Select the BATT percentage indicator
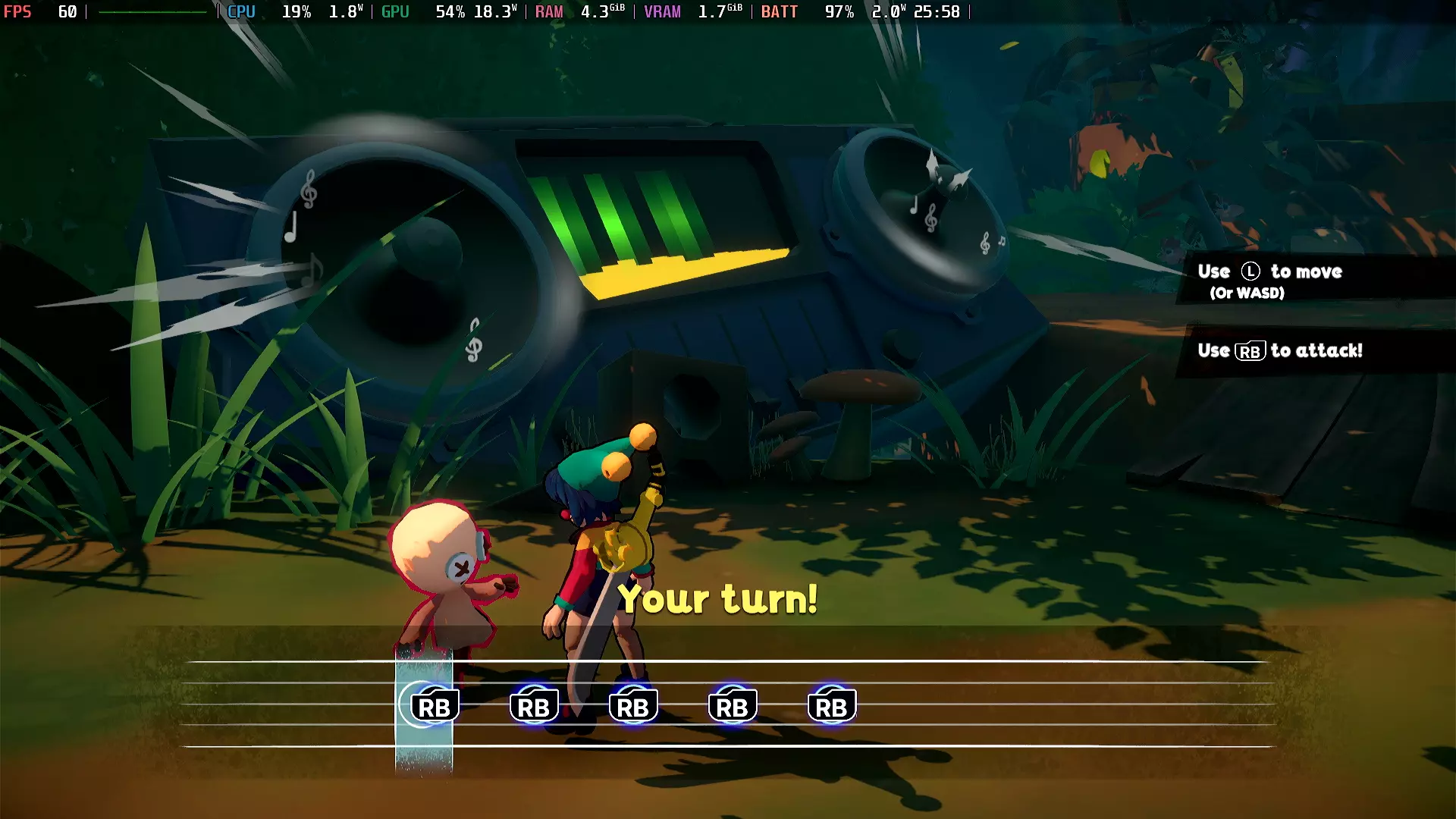Image resolution: width=1456 pixels, height=819 pixels. (838, 11)
